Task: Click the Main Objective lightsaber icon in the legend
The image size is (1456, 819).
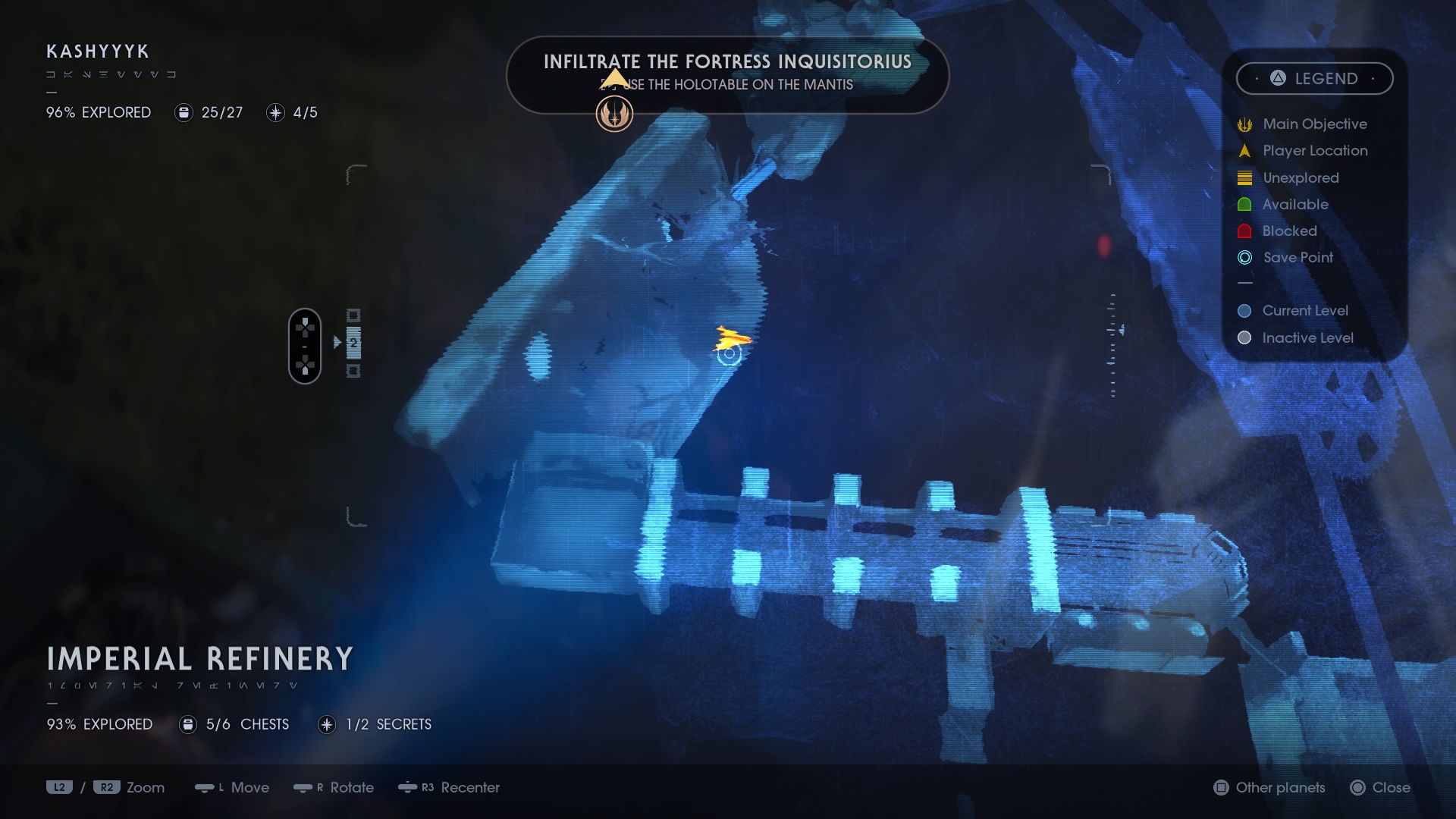Action: click(1244, 124)
